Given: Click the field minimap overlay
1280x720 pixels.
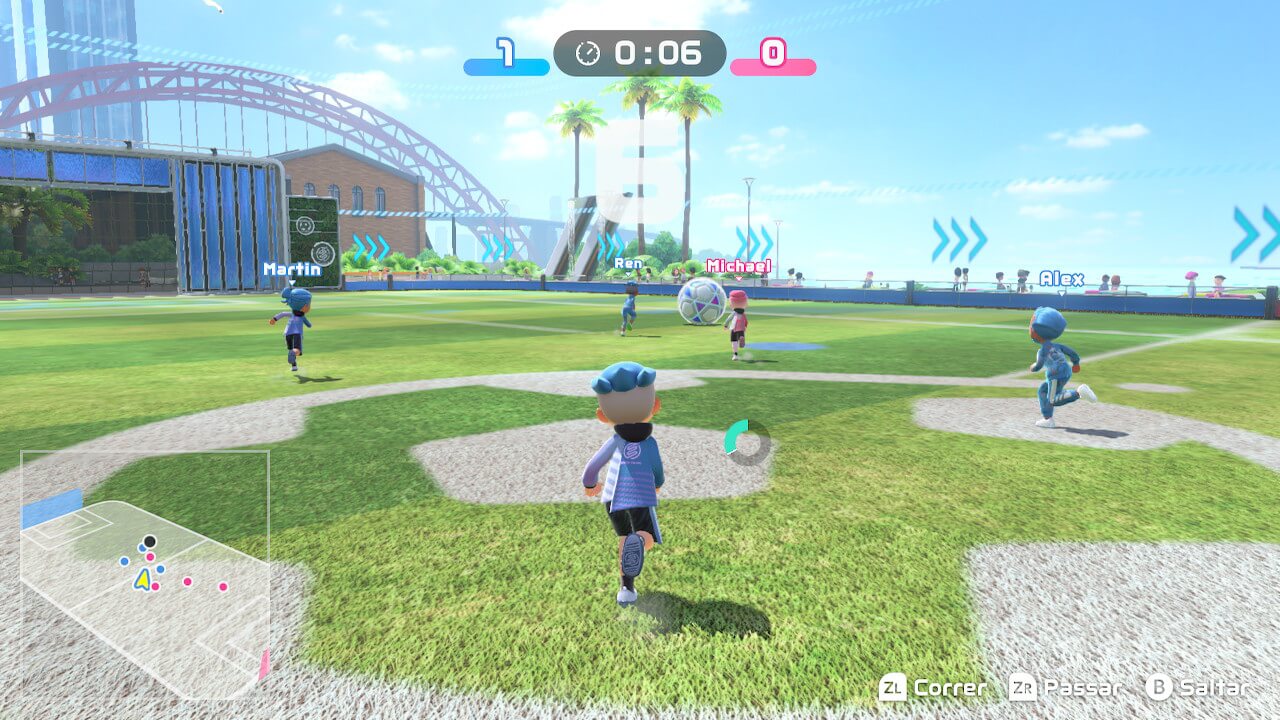Looking at the screenshot, I should coord(145,575).
